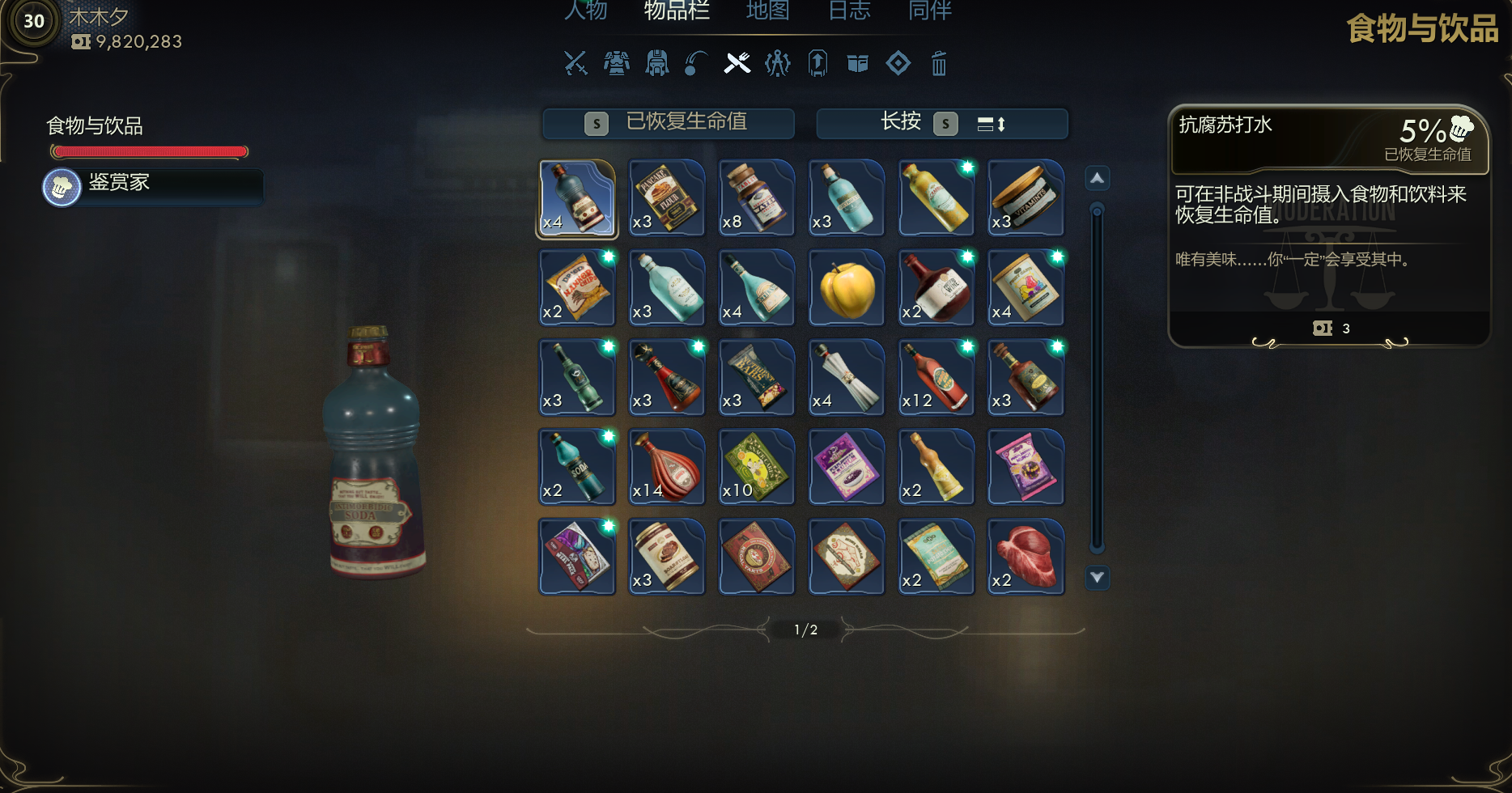The width and height of the screenshot is (1512, 793).
Task: Open the trash can category icon
Action: tap(938, 63)
